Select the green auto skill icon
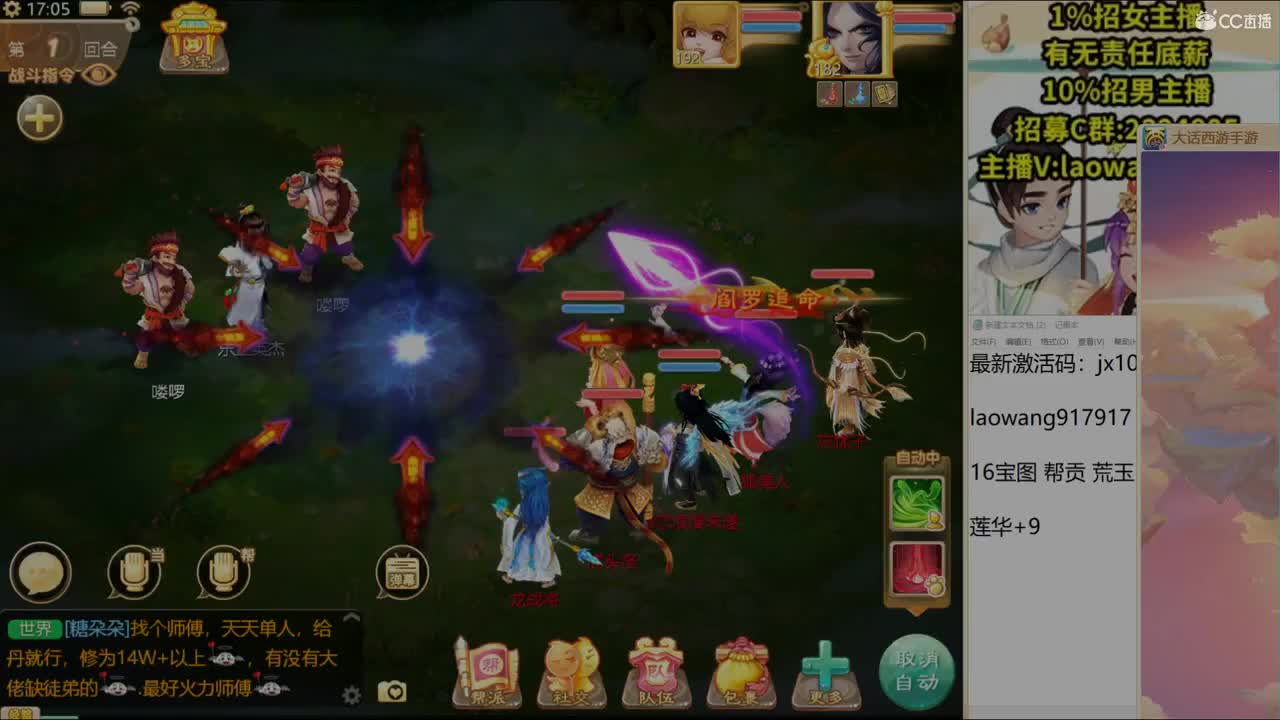The height and width of the screenshot is (720, 1280). tap(915, 500)
